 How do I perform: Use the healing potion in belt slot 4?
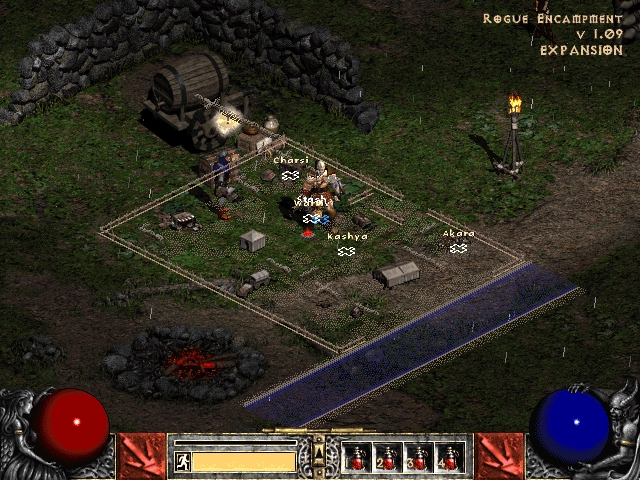(x=450, y=458)
